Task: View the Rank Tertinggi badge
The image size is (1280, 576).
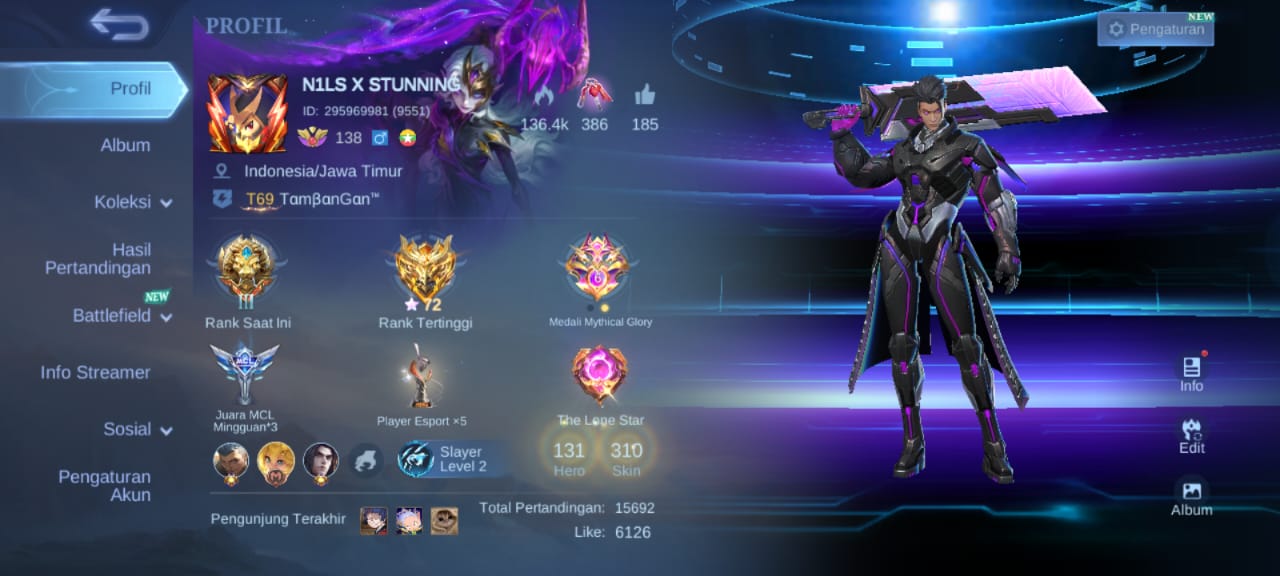Action: coord(425,270)
